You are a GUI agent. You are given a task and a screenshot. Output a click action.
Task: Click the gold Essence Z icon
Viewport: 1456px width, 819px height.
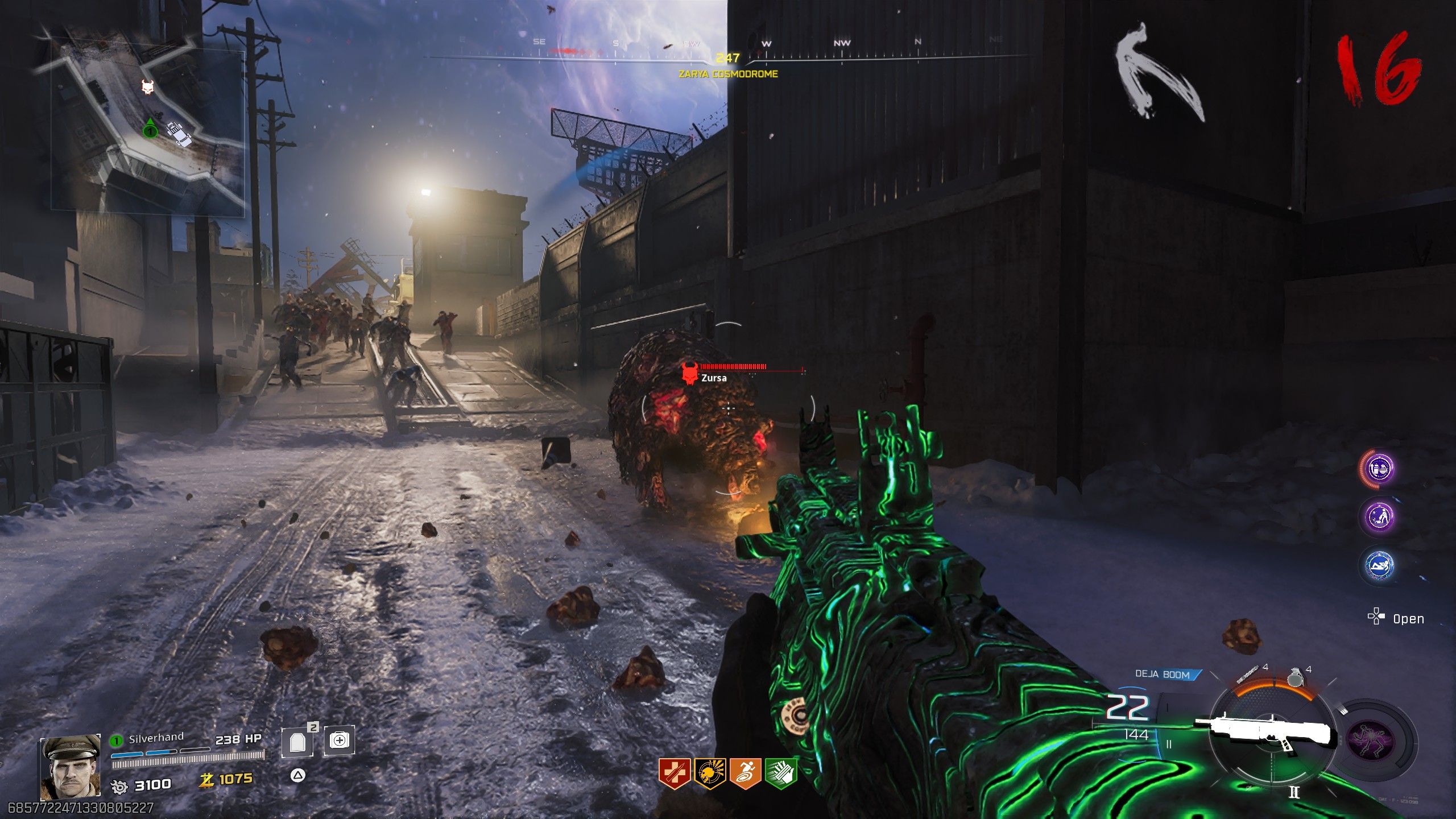click(206, 780)
